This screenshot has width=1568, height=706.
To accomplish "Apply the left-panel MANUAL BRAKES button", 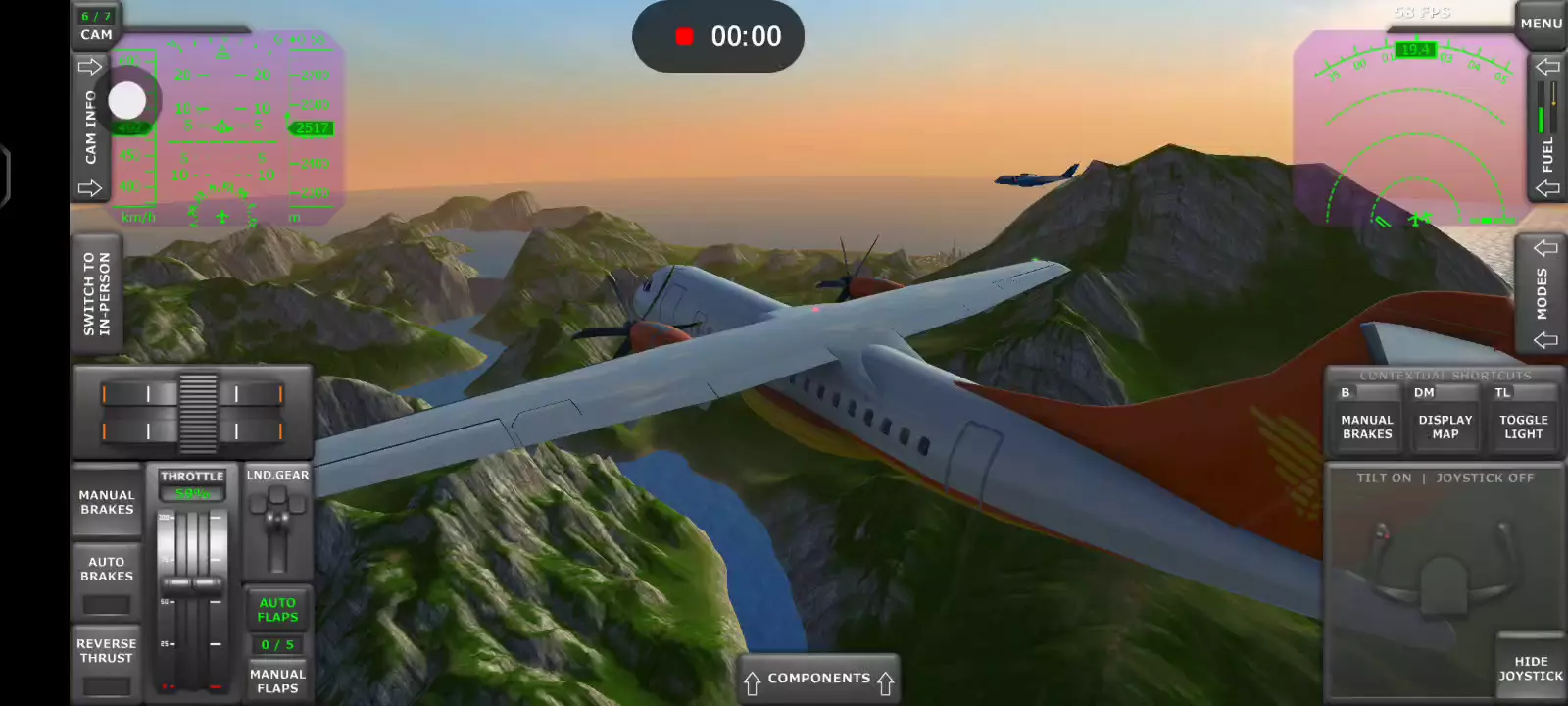I will [107, 502].
